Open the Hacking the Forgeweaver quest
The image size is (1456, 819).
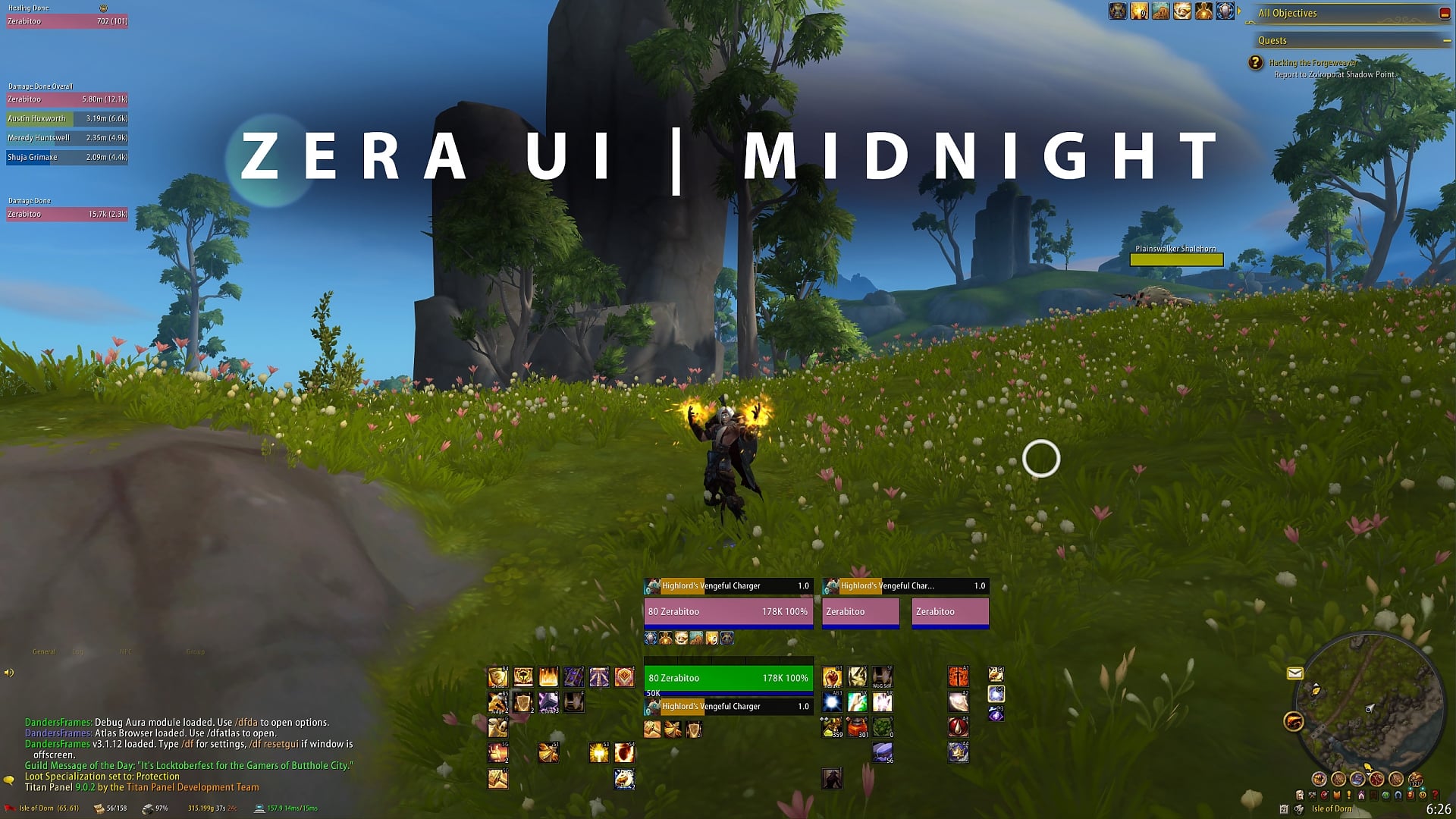1313,63
